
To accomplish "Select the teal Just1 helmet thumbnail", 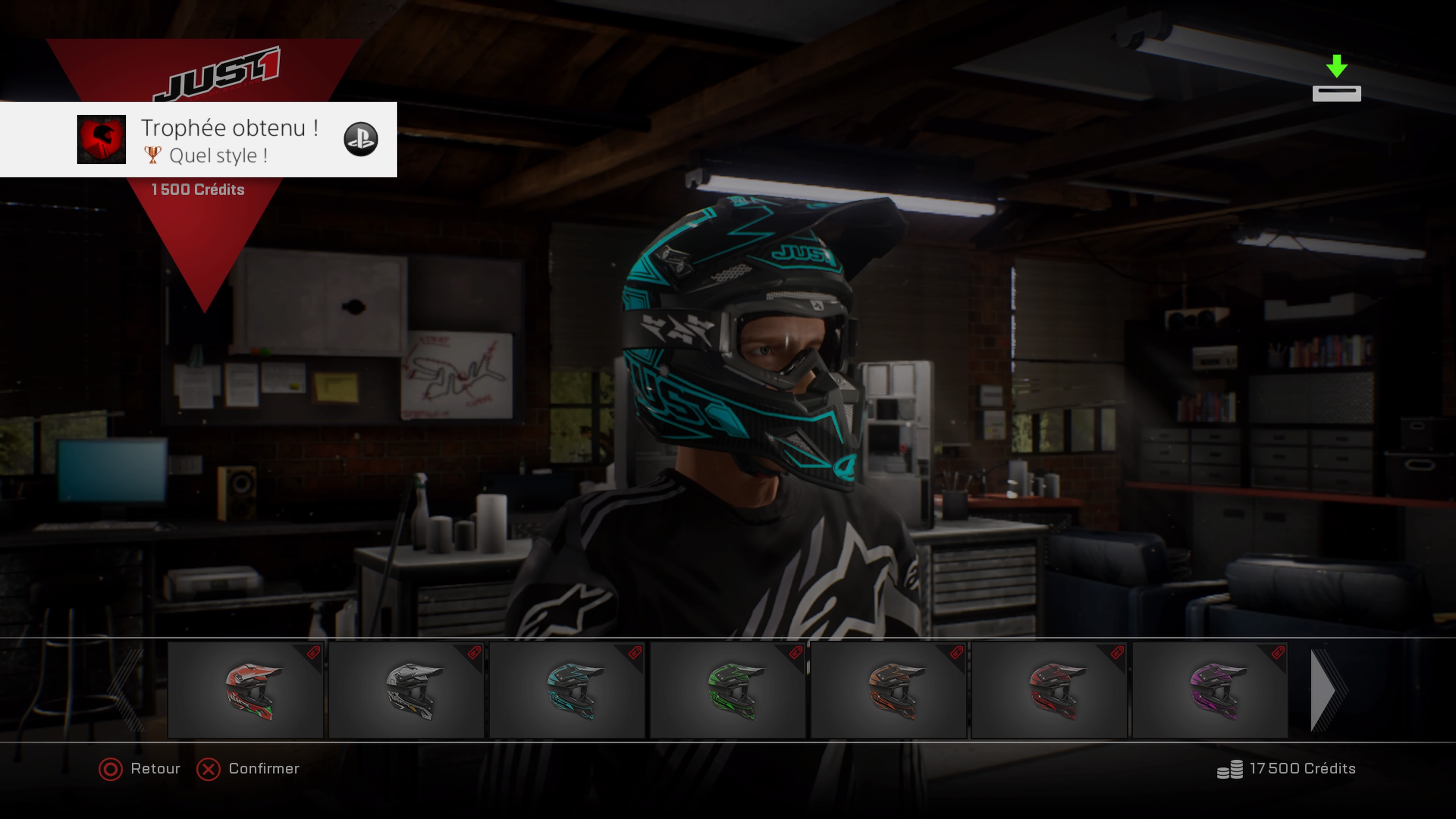I will pos(567,690).
